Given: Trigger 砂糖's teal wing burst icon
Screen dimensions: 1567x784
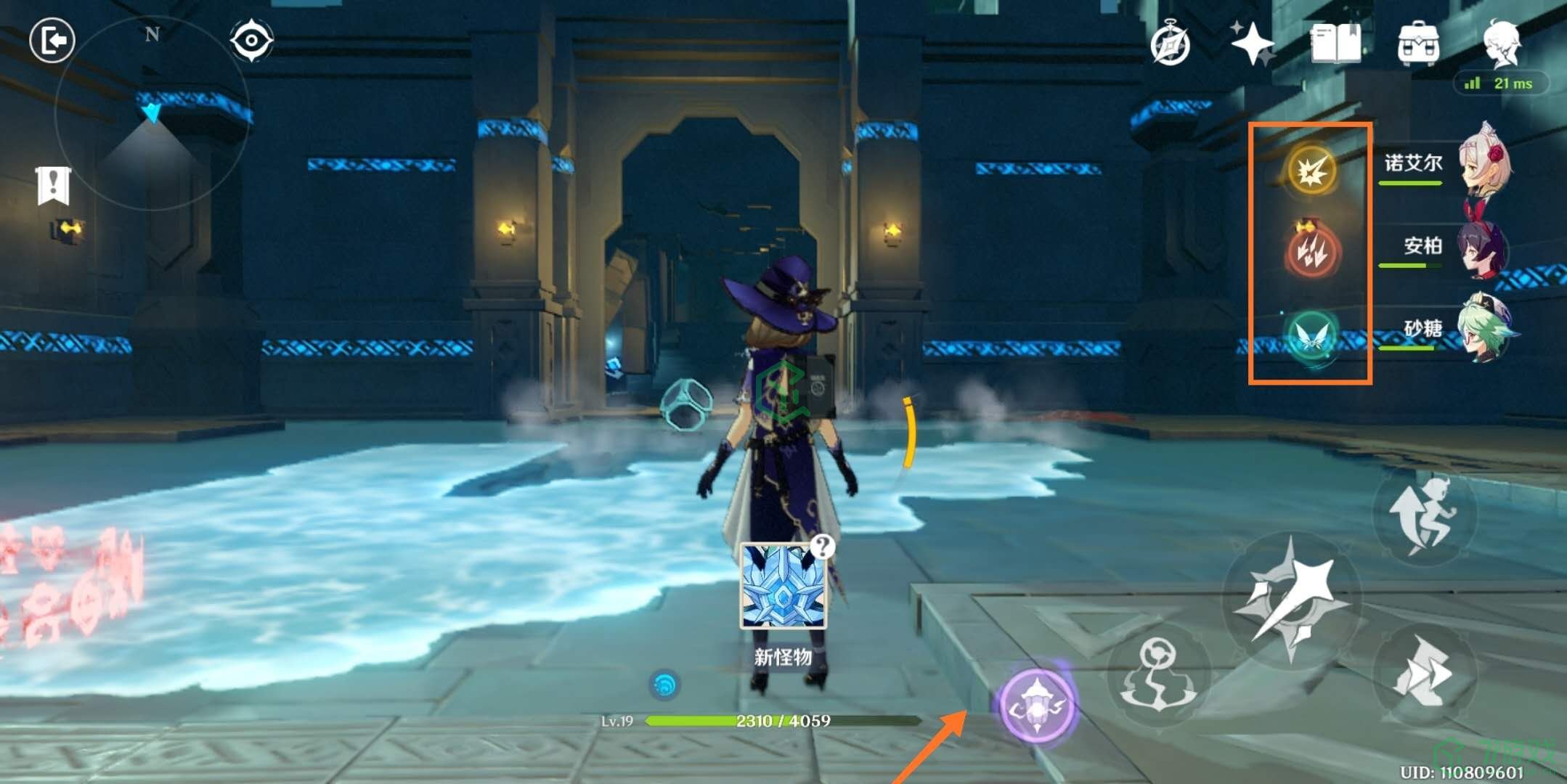Looking at the screenshot, I should 1311,336.
